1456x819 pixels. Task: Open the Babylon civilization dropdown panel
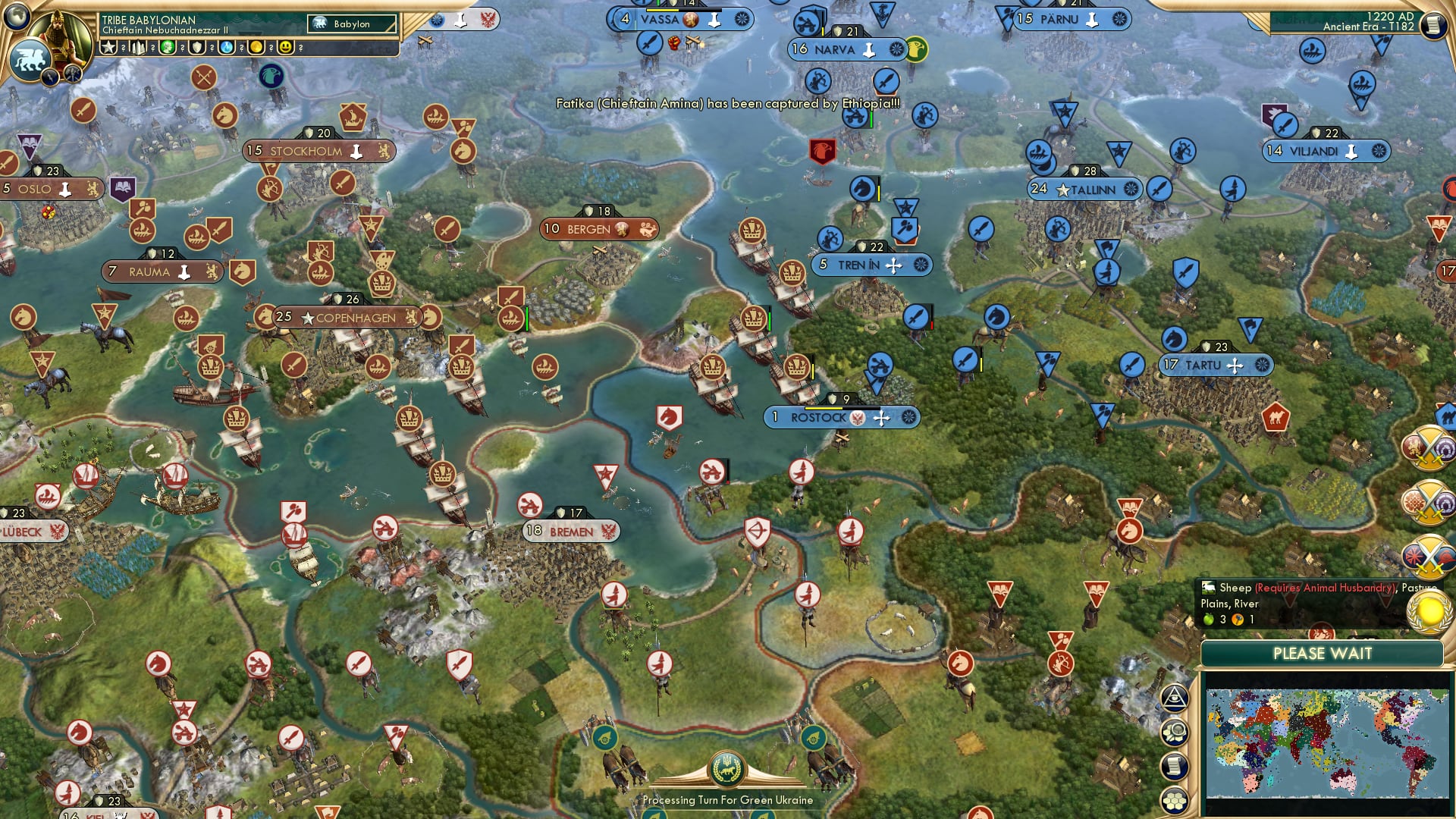click(353, 24)
